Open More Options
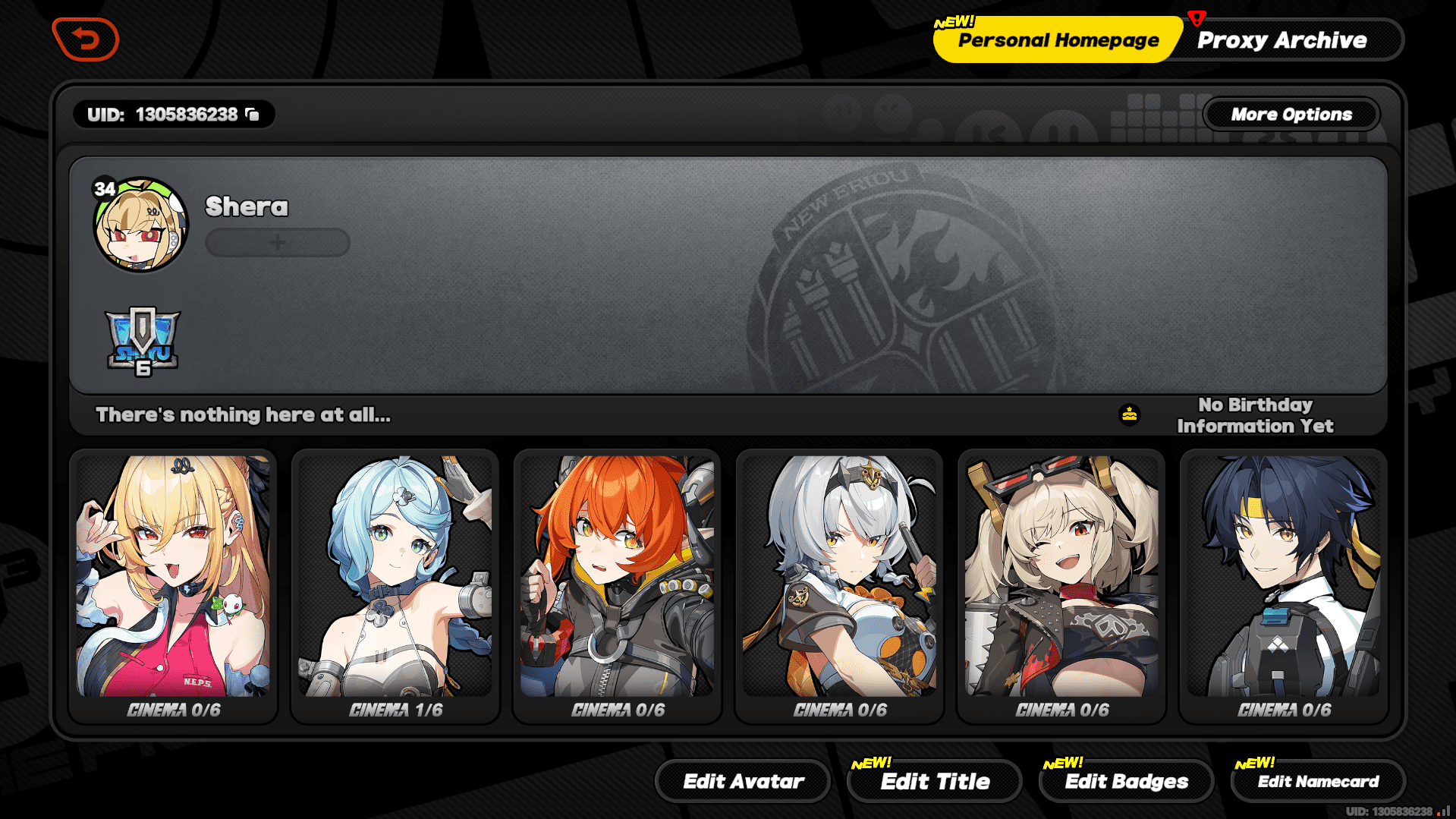This screenshot has height=819, width=1456. 1291,114
